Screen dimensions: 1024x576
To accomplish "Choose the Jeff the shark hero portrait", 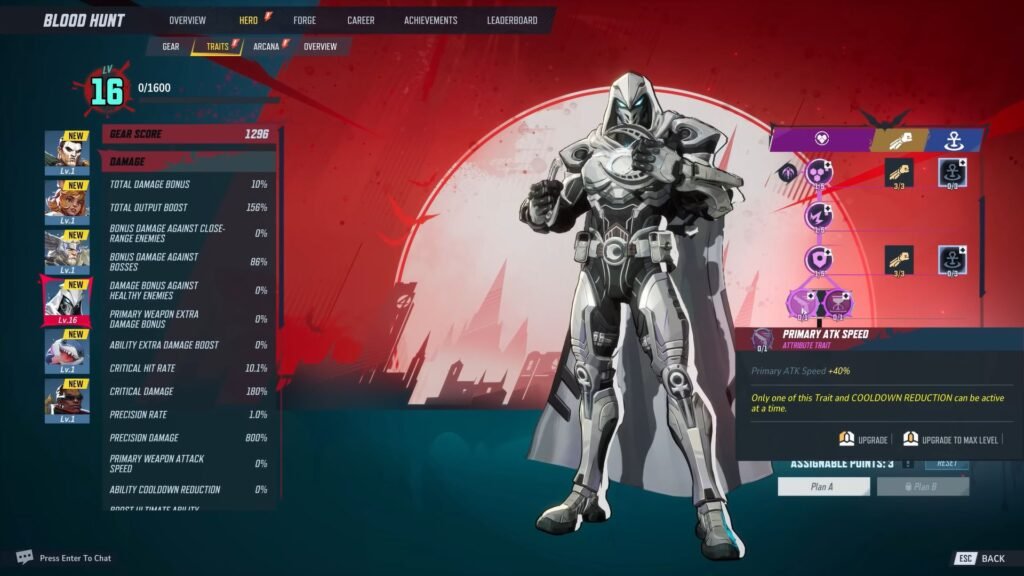I will coord(67,350).
